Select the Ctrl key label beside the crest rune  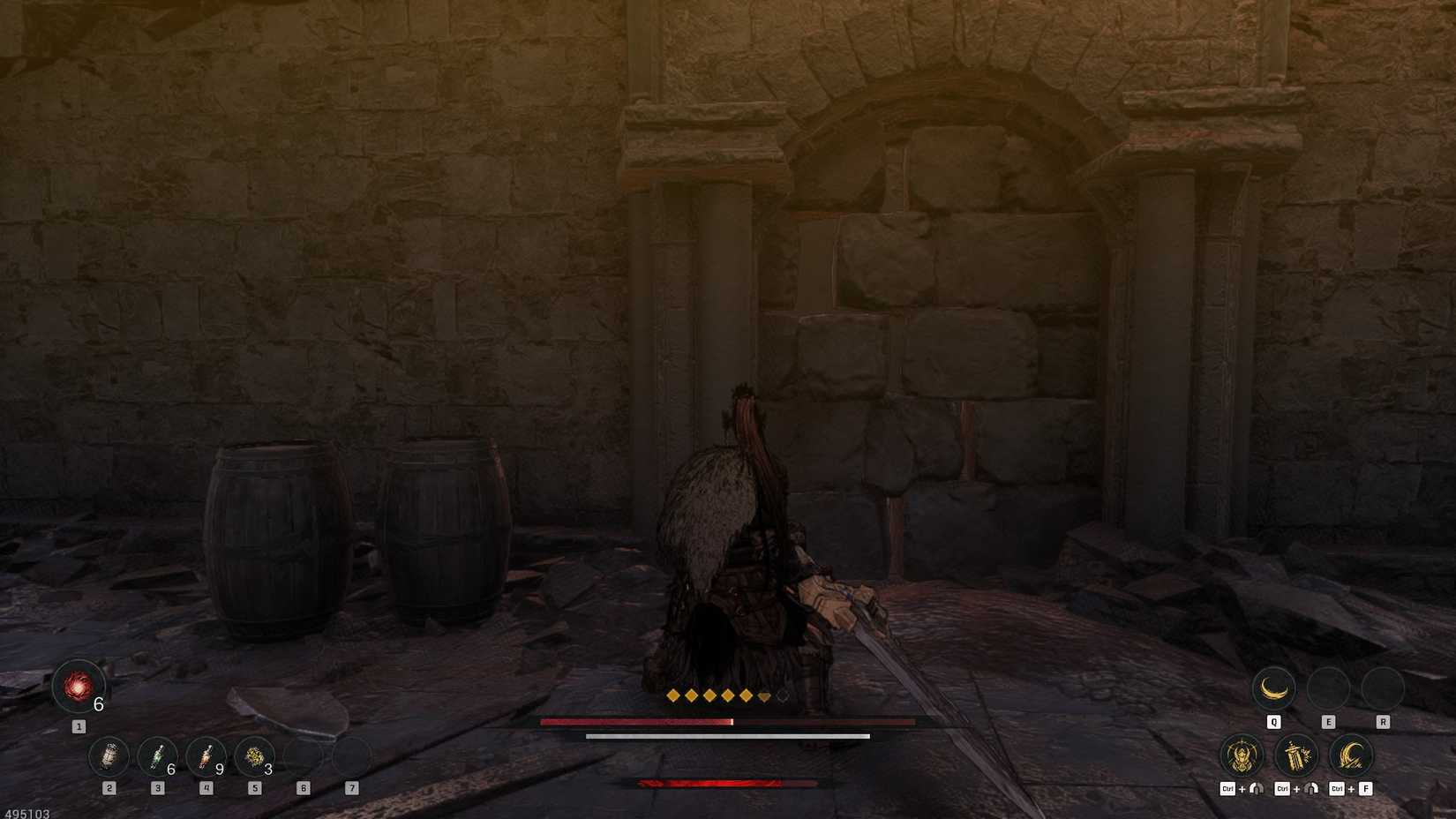coord(1228,788)
